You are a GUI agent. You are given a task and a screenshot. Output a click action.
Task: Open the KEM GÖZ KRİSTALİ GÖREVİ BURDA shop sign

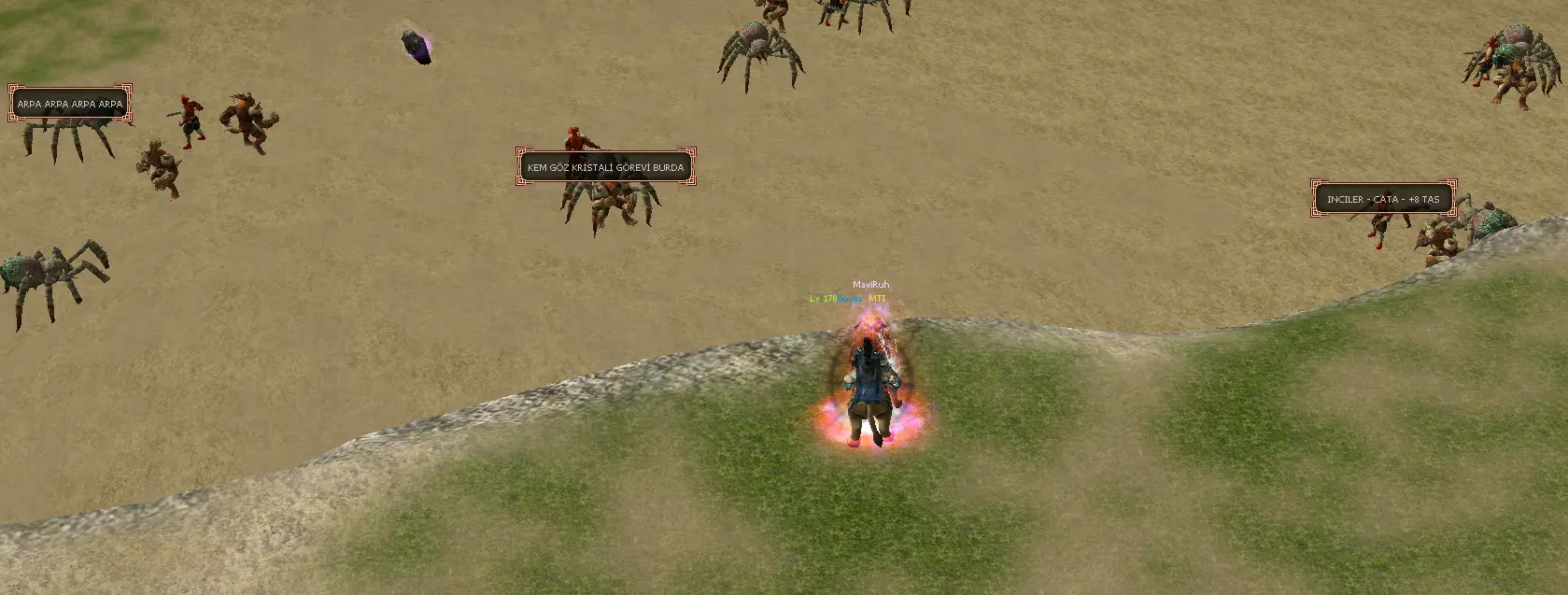[606, 167]
